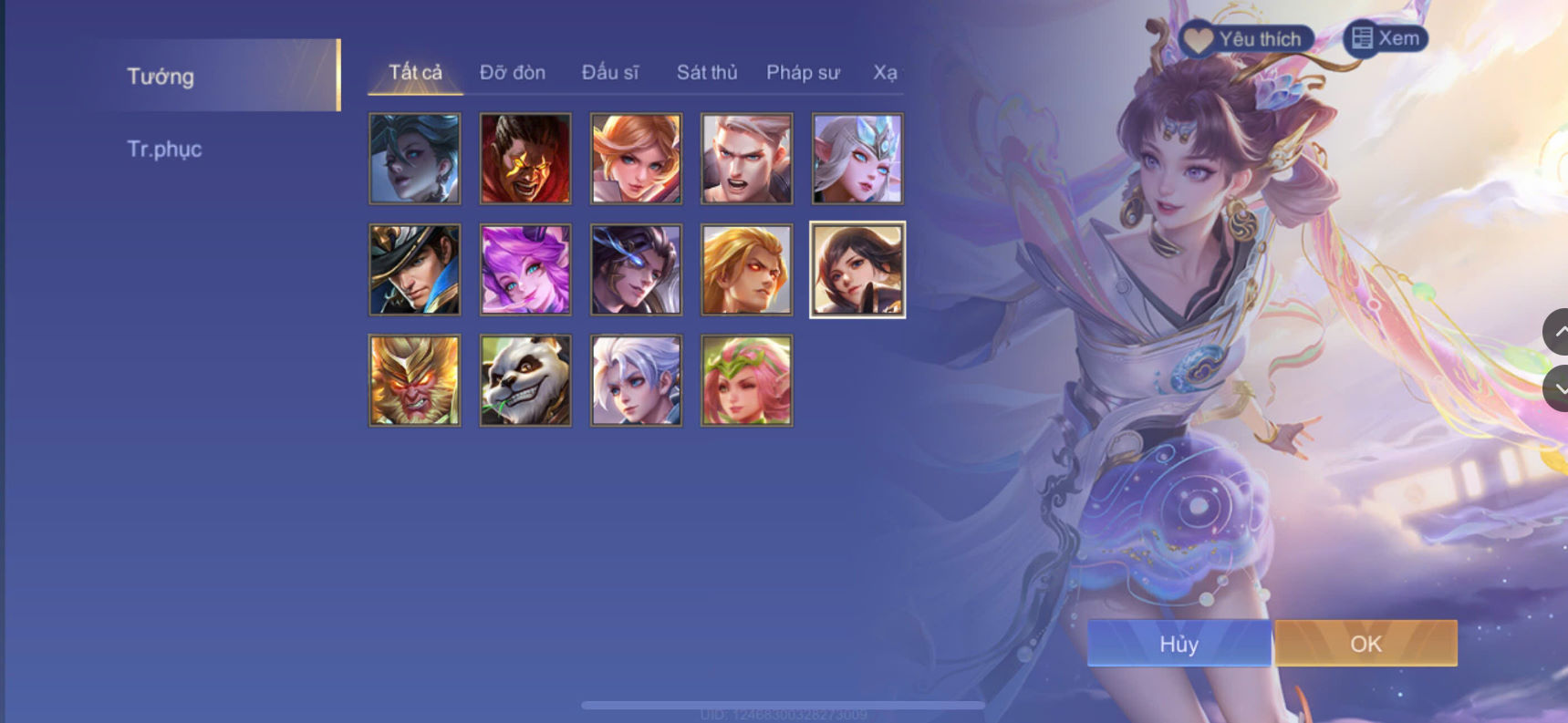This screenshot has width=1568, height=723.
Task: Open hero details with the Xem icon
Action: (x=1386, y=38)
